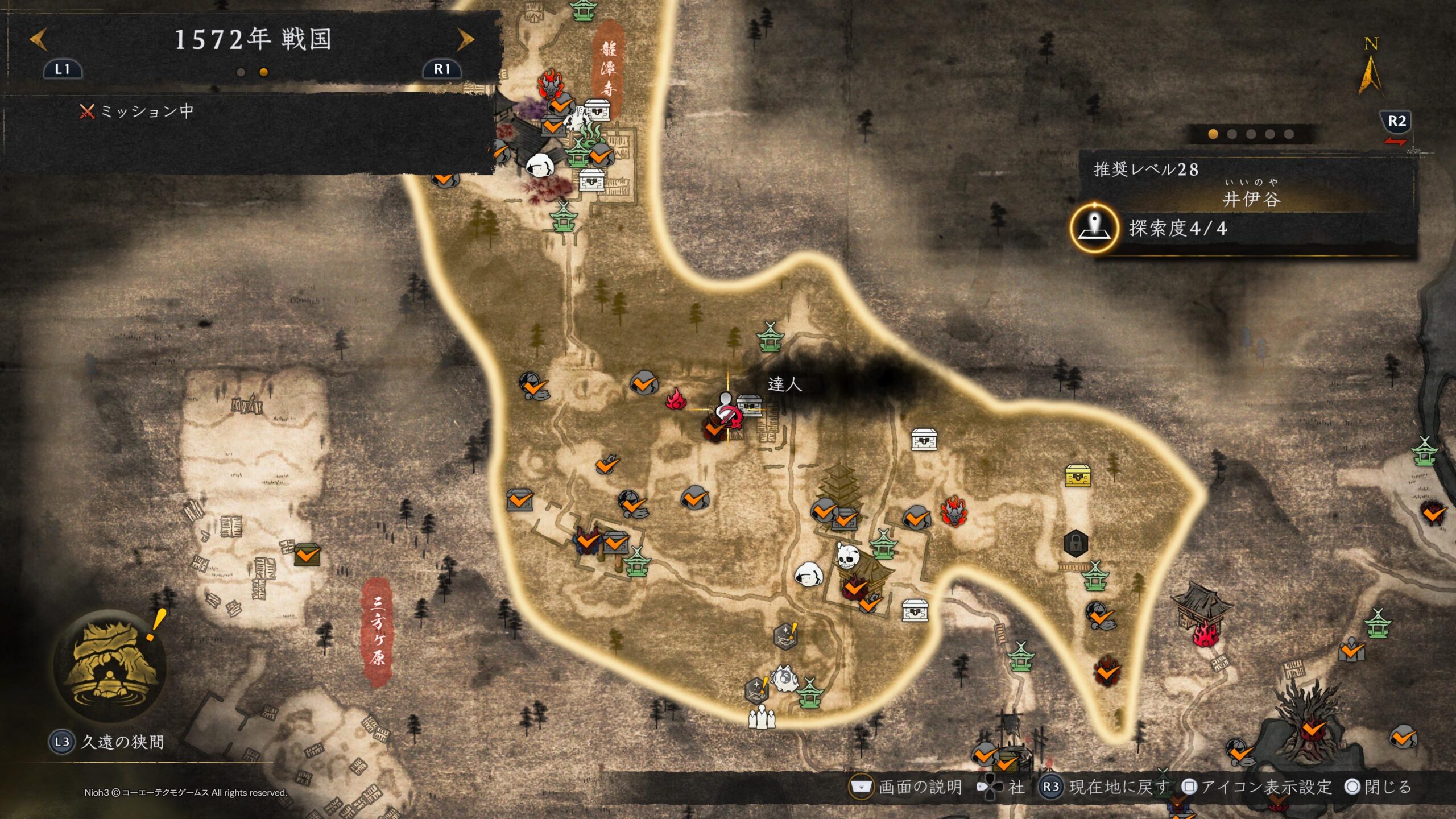Click the north compass indicator
Viewport: 1456px width, 819px height.
[x=1370, y=68]
